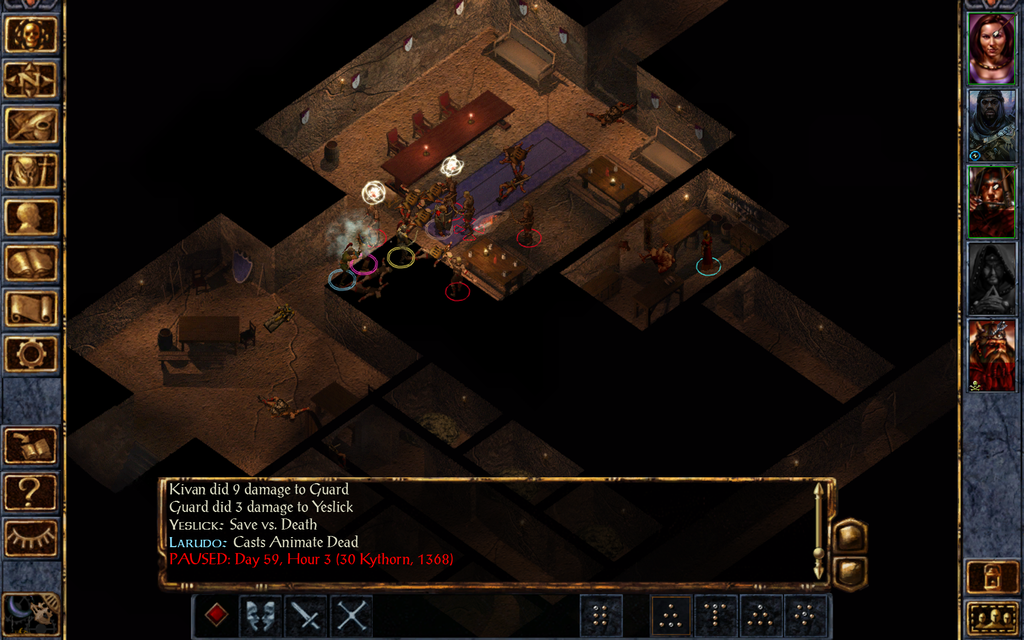The image size is (1024, 640).
Task: Open the area map with the compass icon
Action: click(x=31, y=80)
